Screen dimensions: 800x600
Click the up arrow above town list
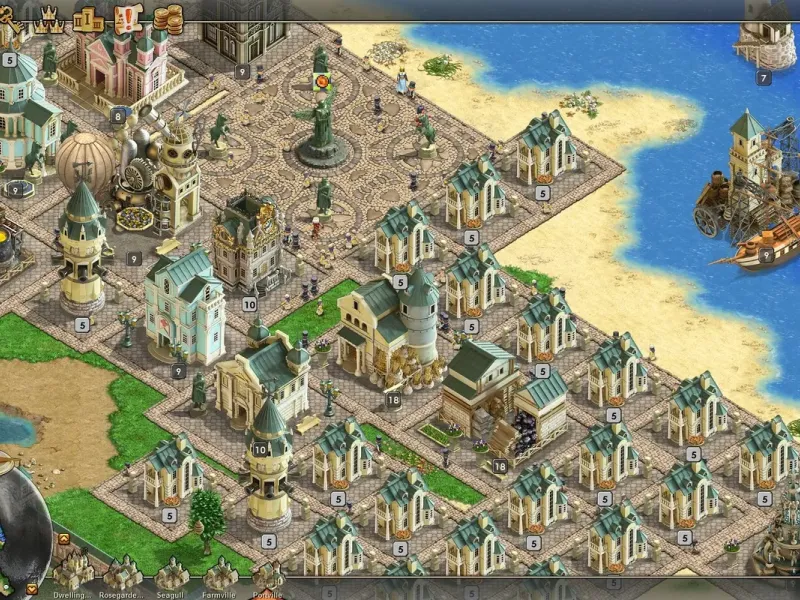pyautogui.click(x=63, y=539)
